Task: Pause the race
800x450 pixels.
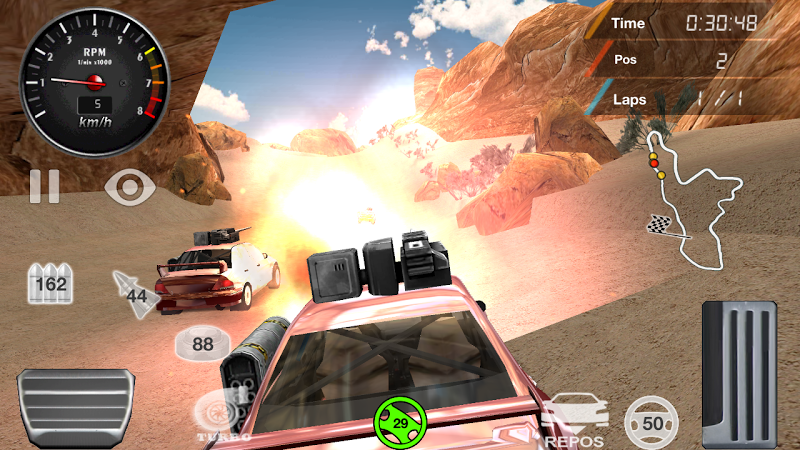Action: click(44, 186)
